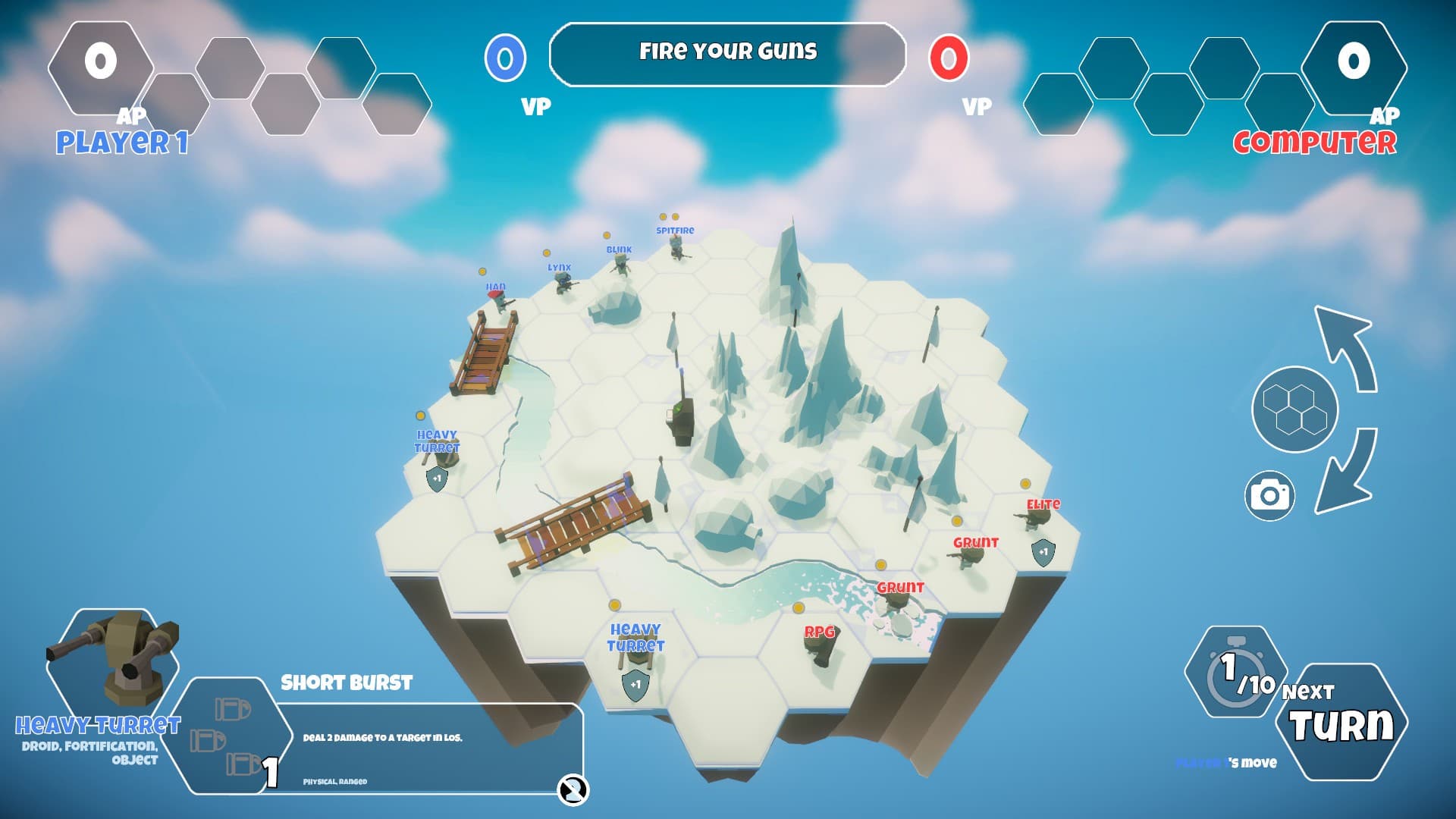This screenshot has width=1456, height=819.
Task: Click the crossed-circle icon on the ability panel
Action: pos(573,789)
